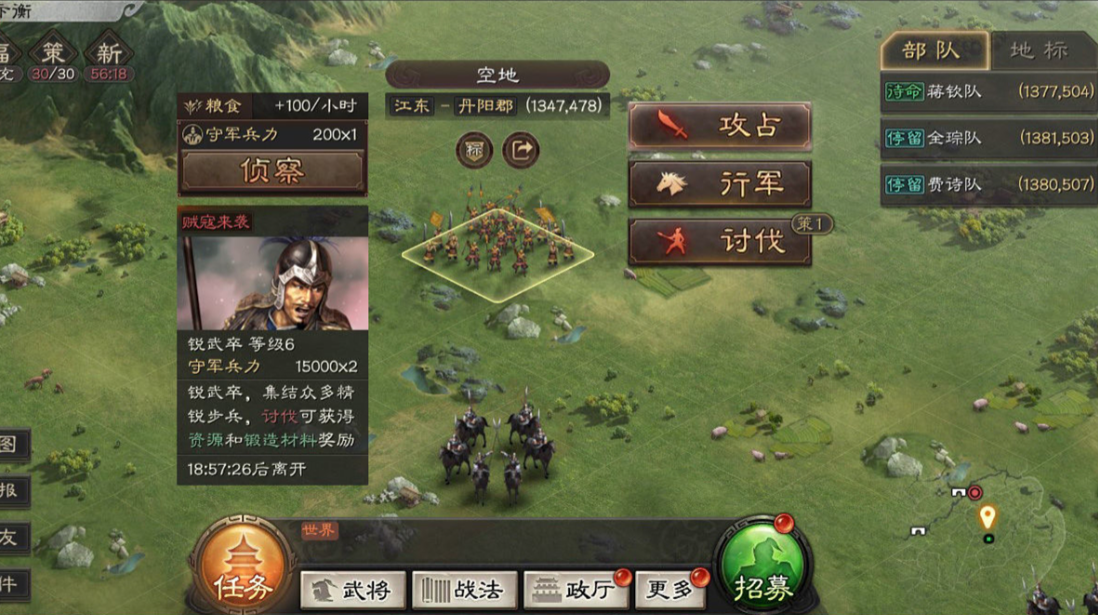
Task: Open the 武将 (generals) menu
Action: click(353, 590)
